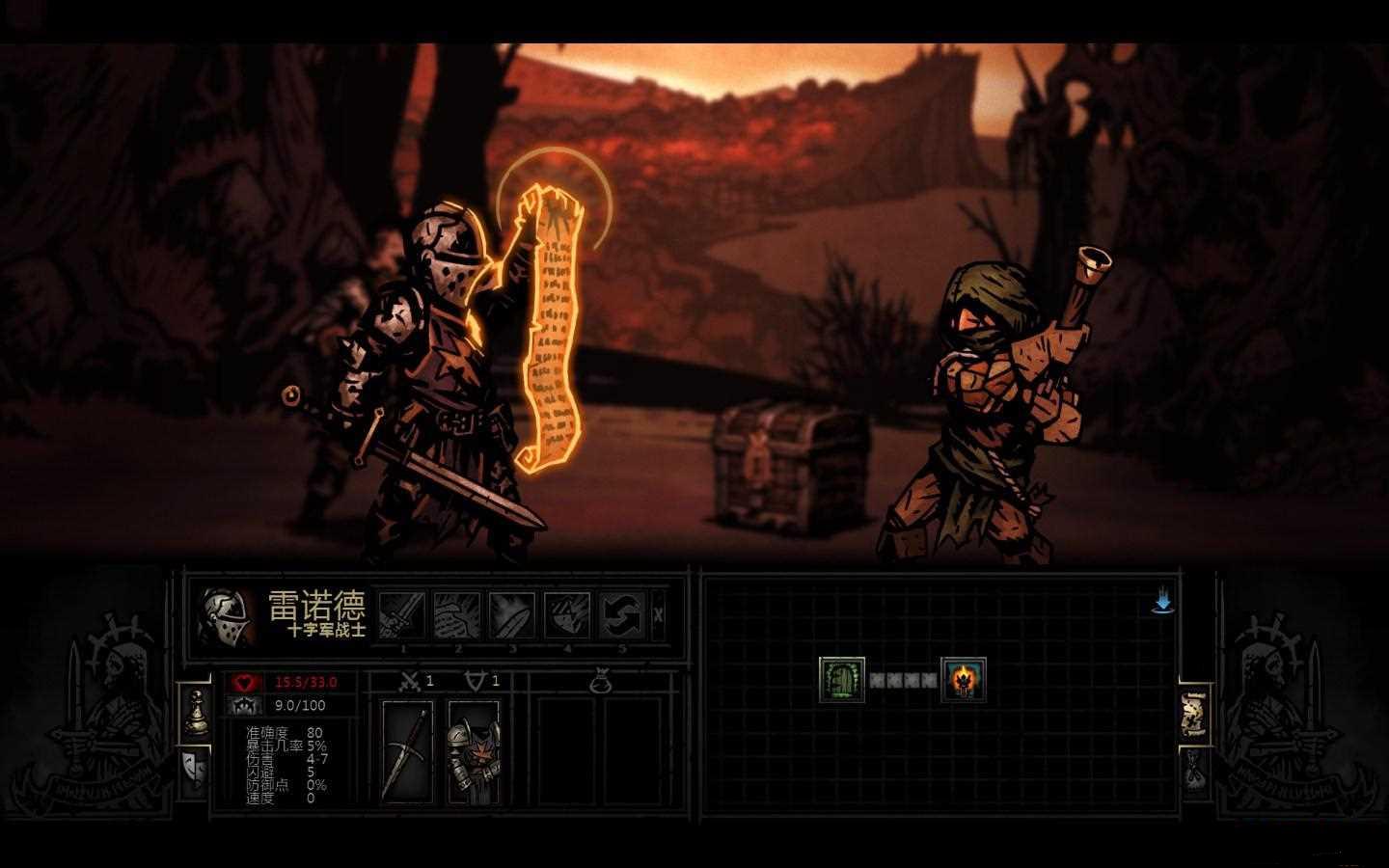The image size is (1389, 868).
Task: Choose the second skill with the gauntlet hand
Action: tap(457, 614)
